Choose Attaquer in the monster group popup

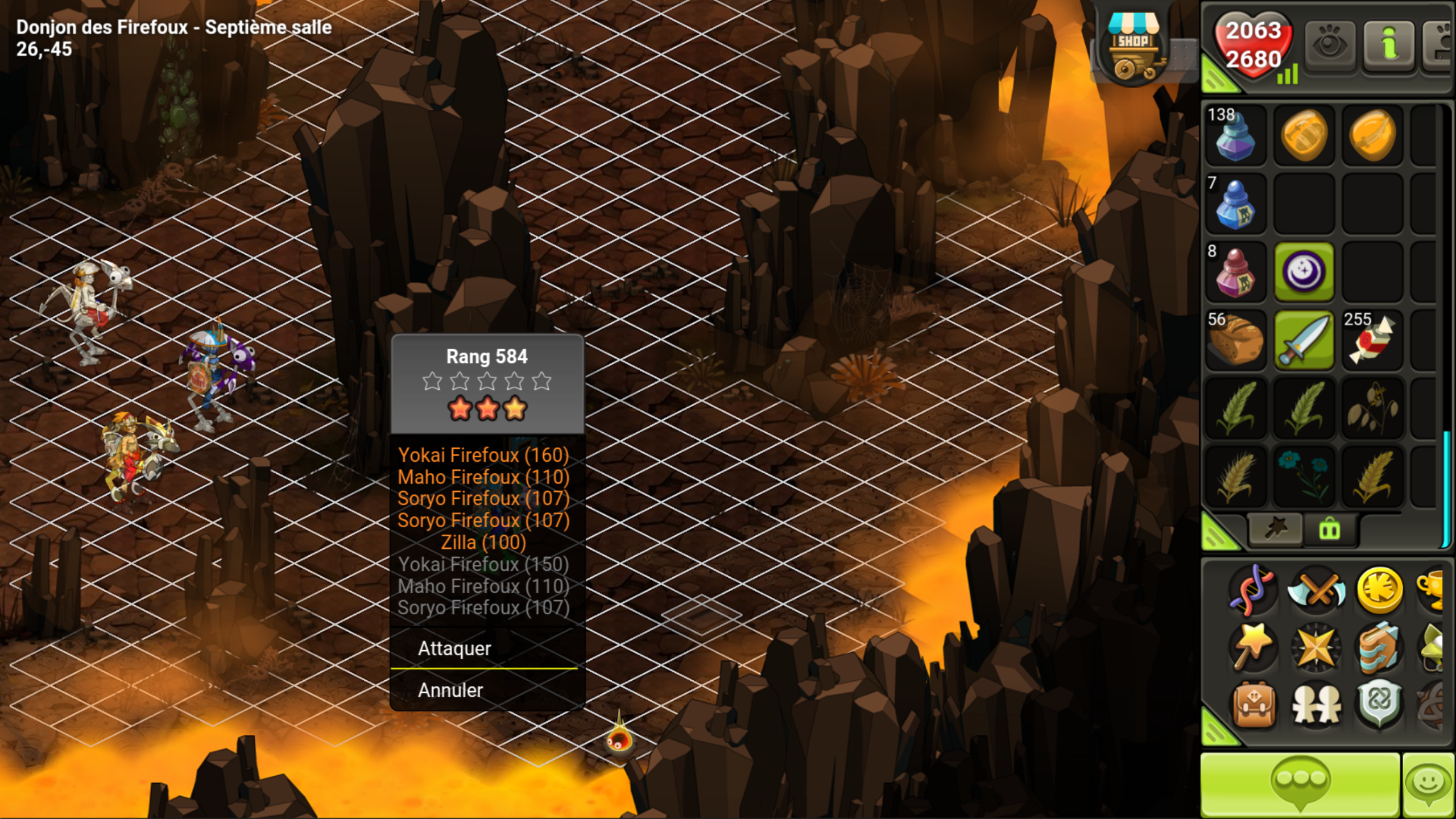455,648
